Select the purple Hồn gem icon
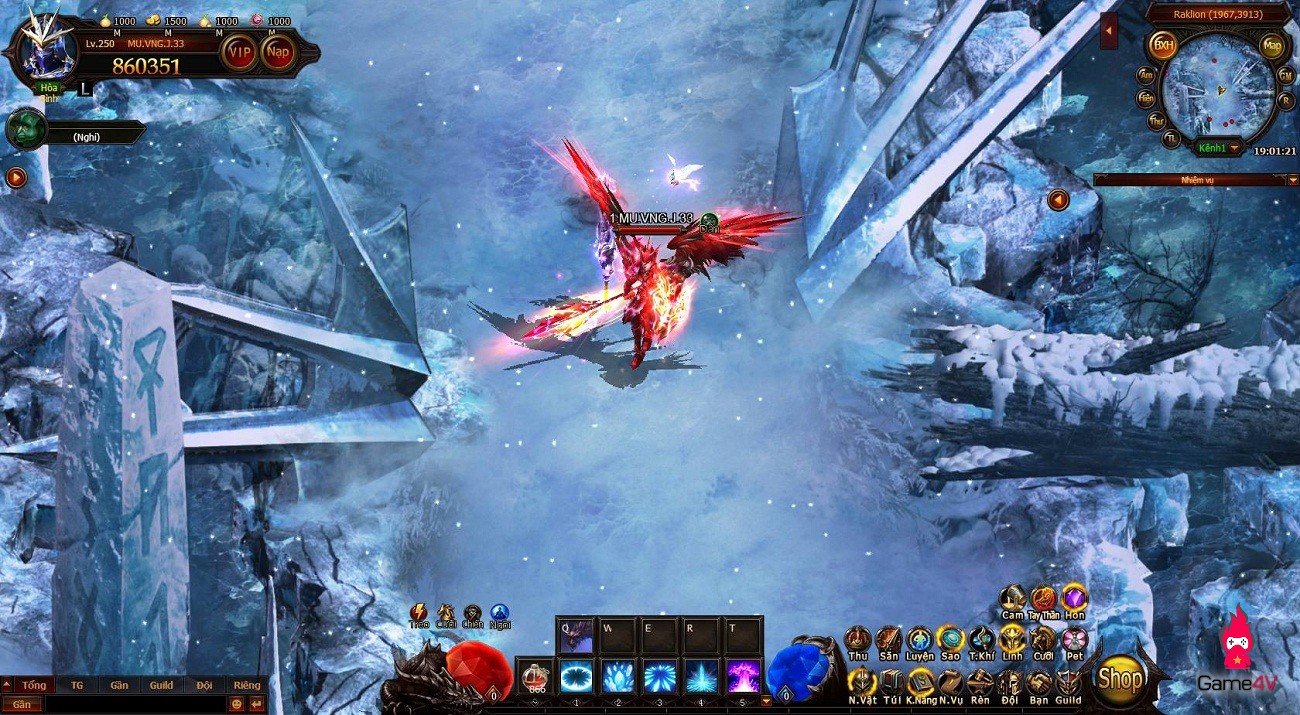Viewport: 1300px width, 715px height. click(1074, 598)
